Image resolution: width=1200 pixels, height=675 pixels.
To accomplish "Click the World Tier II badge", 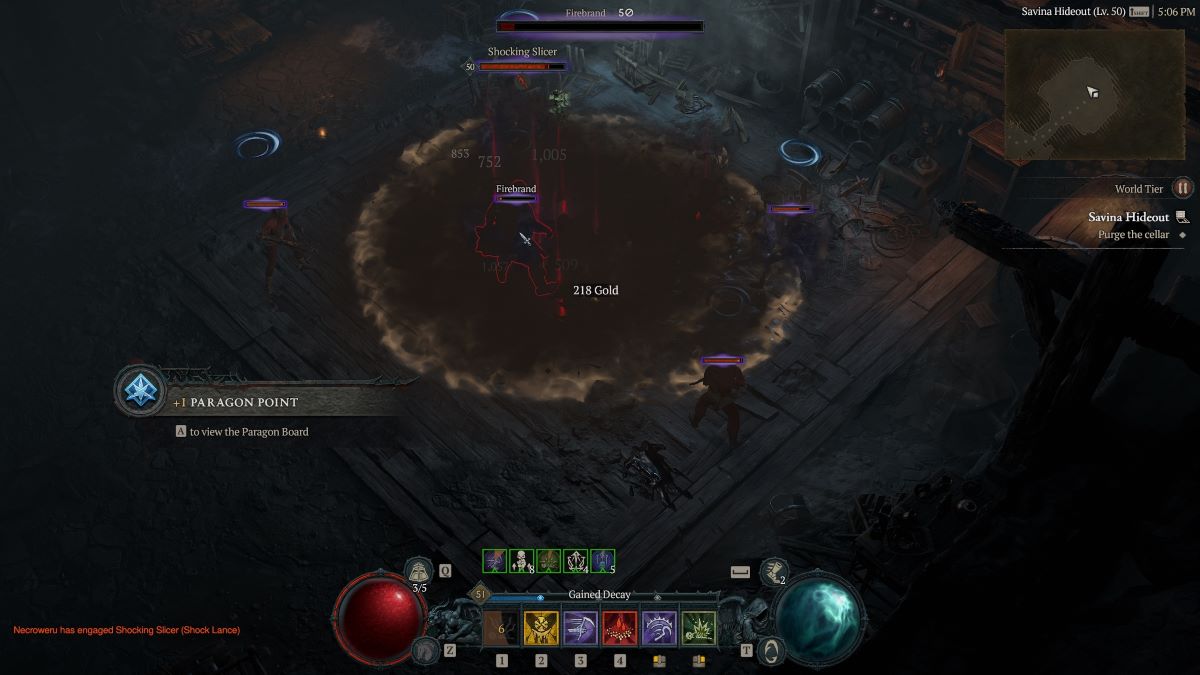I will point(1183,188).
